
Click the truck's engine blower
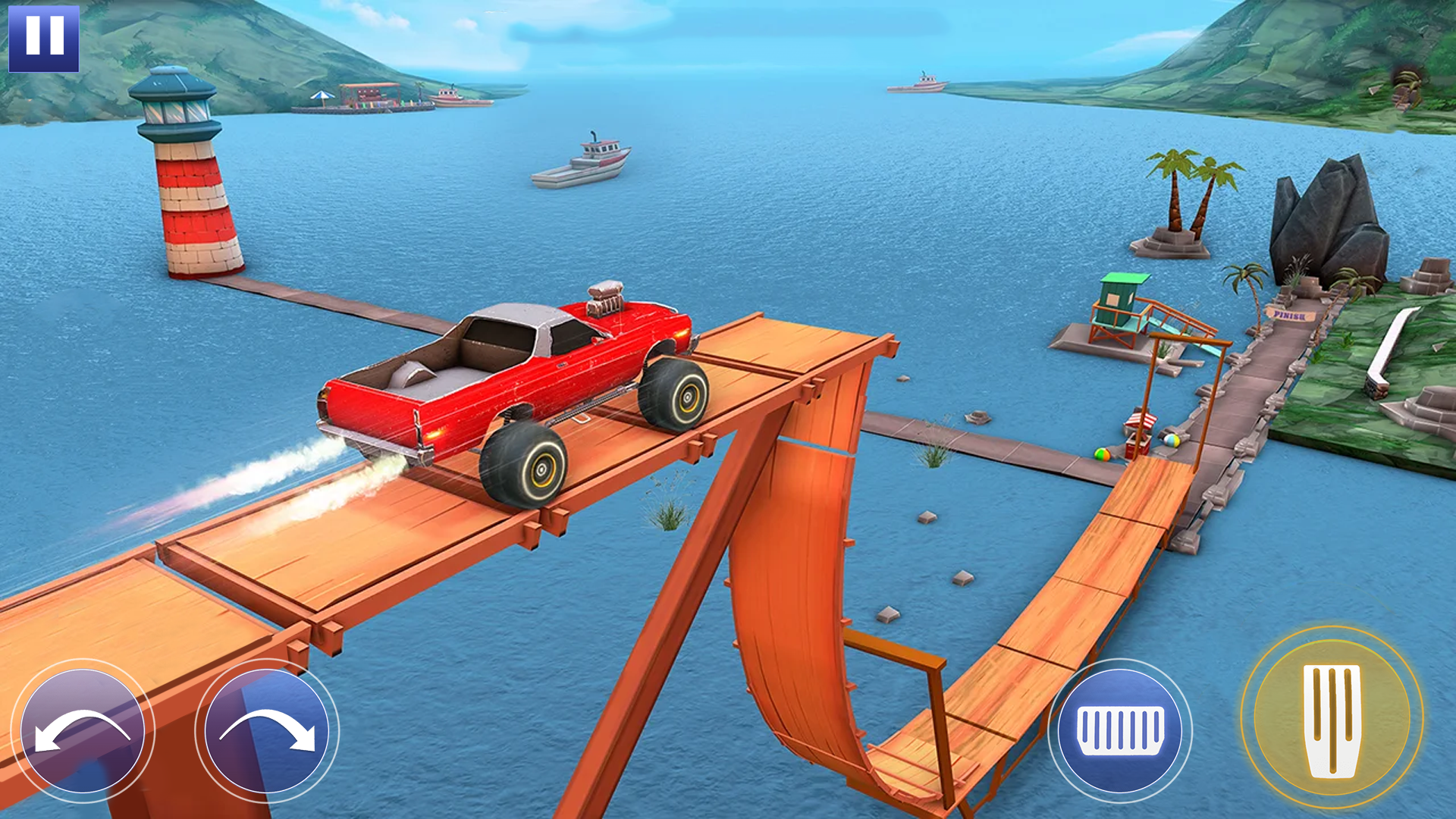point(607,300)
